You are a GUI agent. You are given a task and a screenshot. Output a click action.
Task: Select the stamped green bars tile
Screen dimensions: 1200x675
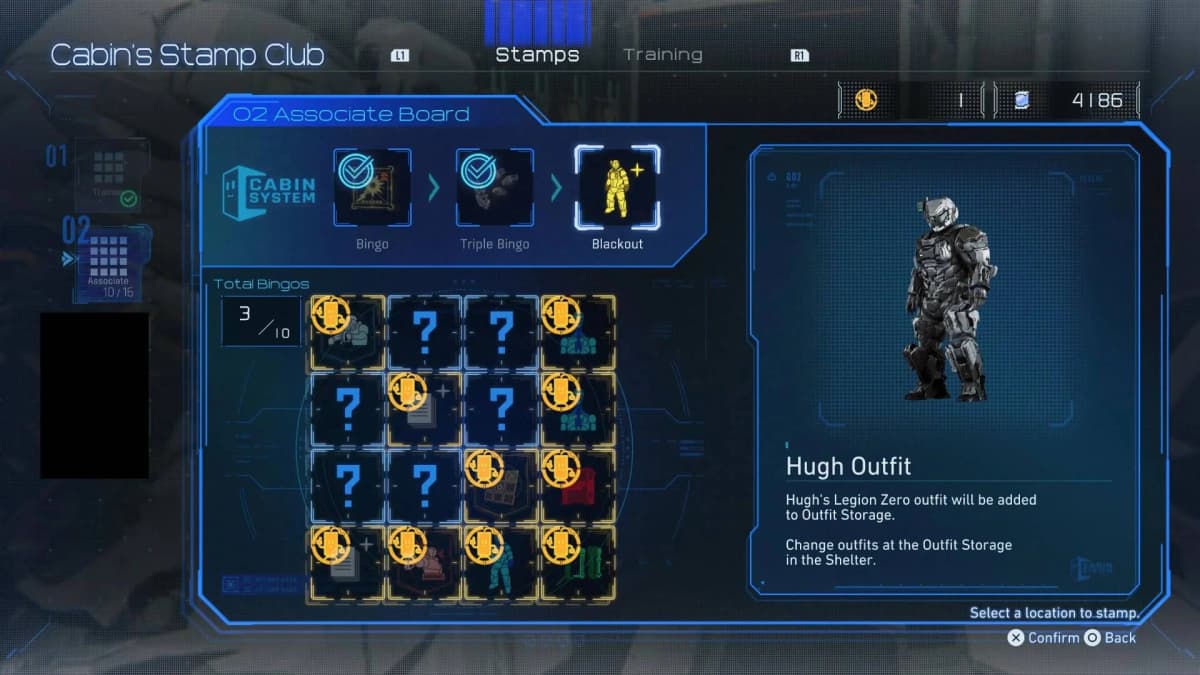tap(578, 563)
